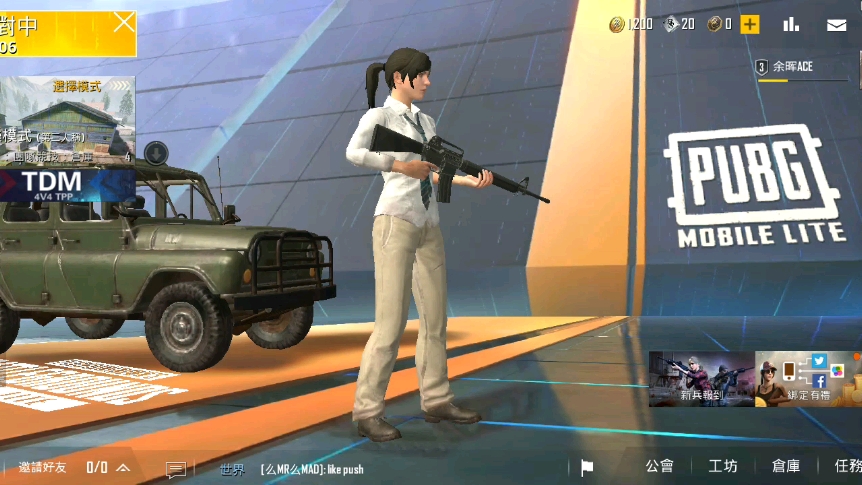Viewport: 862px width, 485px height.
Task: Open the statistics bar chart icon
Action: pyautogui.click(x=791, y=24)
